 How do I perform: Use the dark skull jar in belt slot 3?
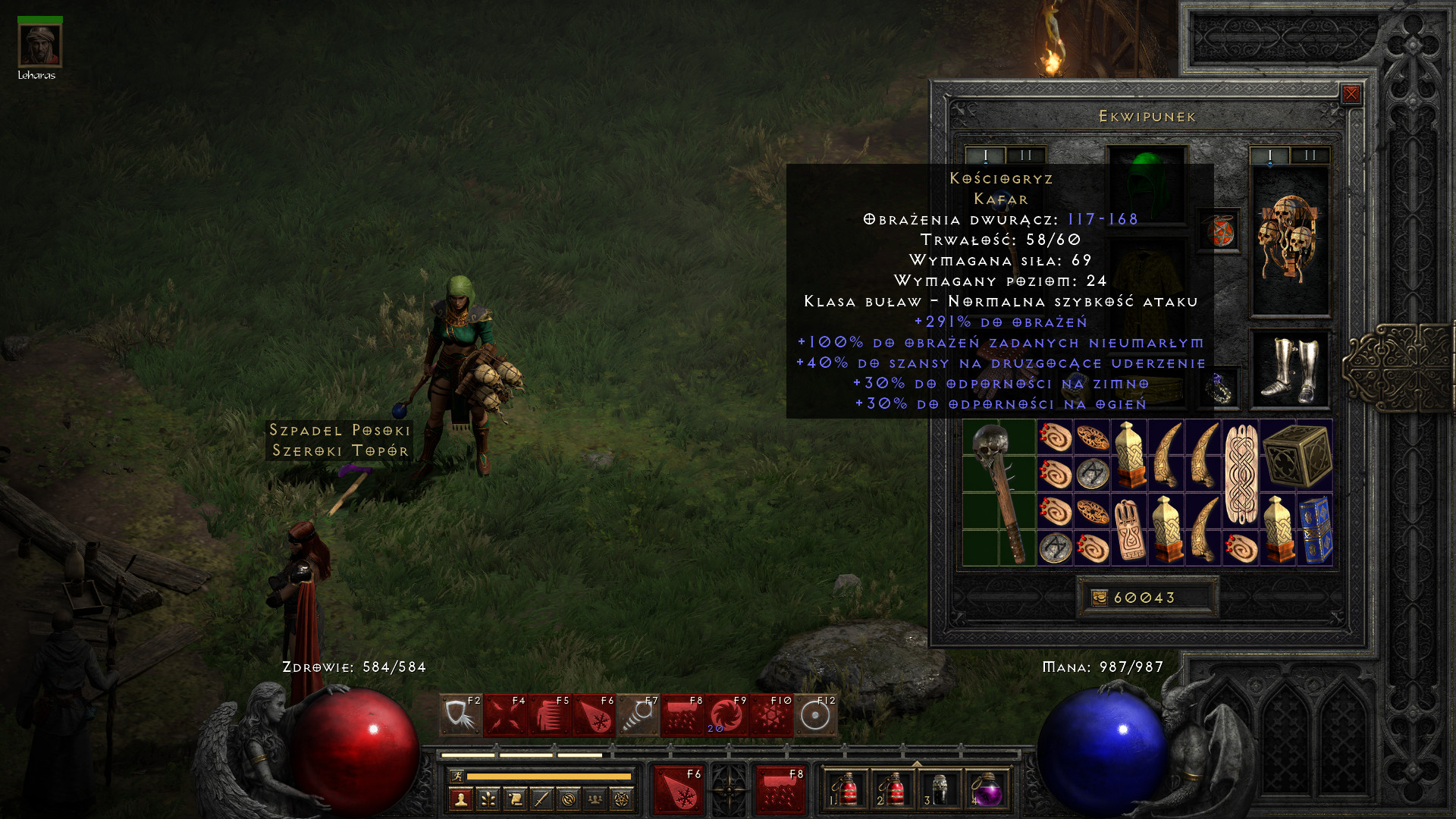point(940,790)
